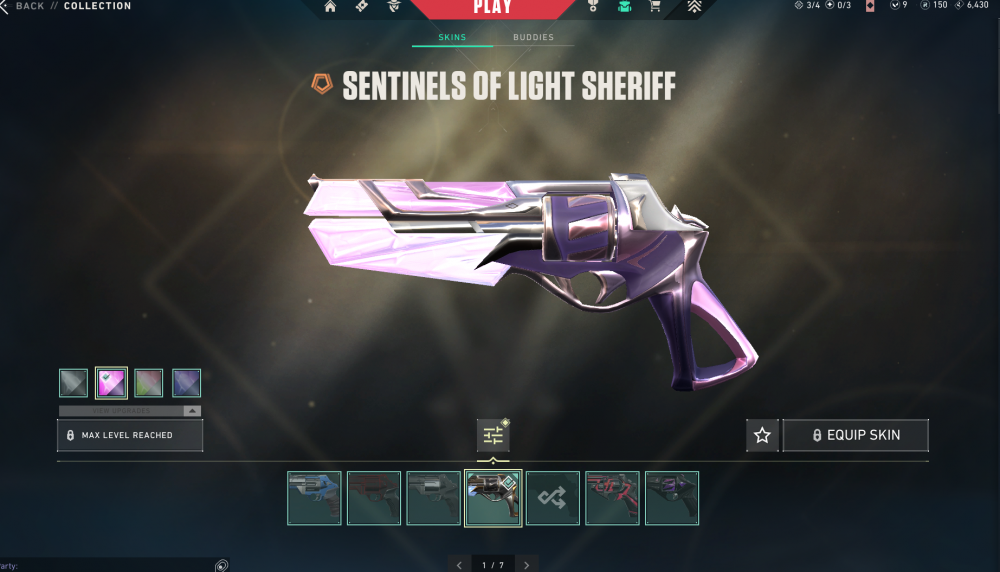Favorite this skin with the star button

click(x=762, y=435)
